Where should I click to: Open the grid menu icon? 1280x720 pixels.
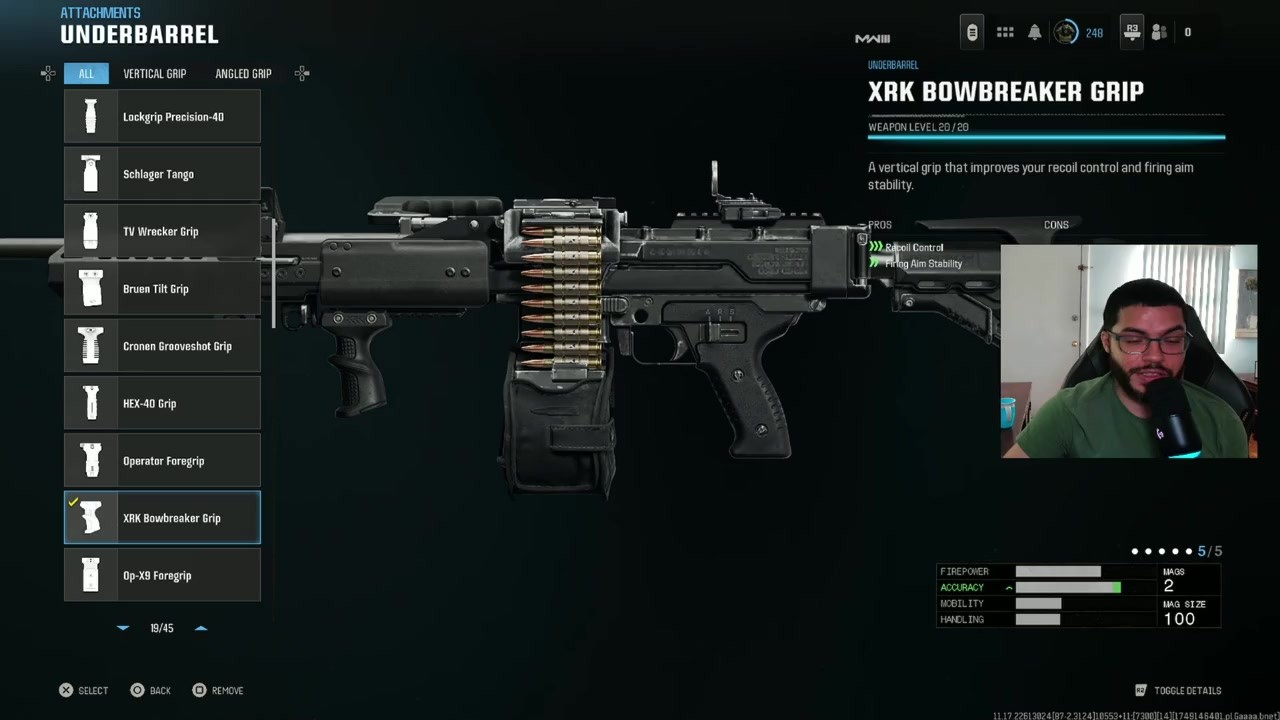(1005, 32)
